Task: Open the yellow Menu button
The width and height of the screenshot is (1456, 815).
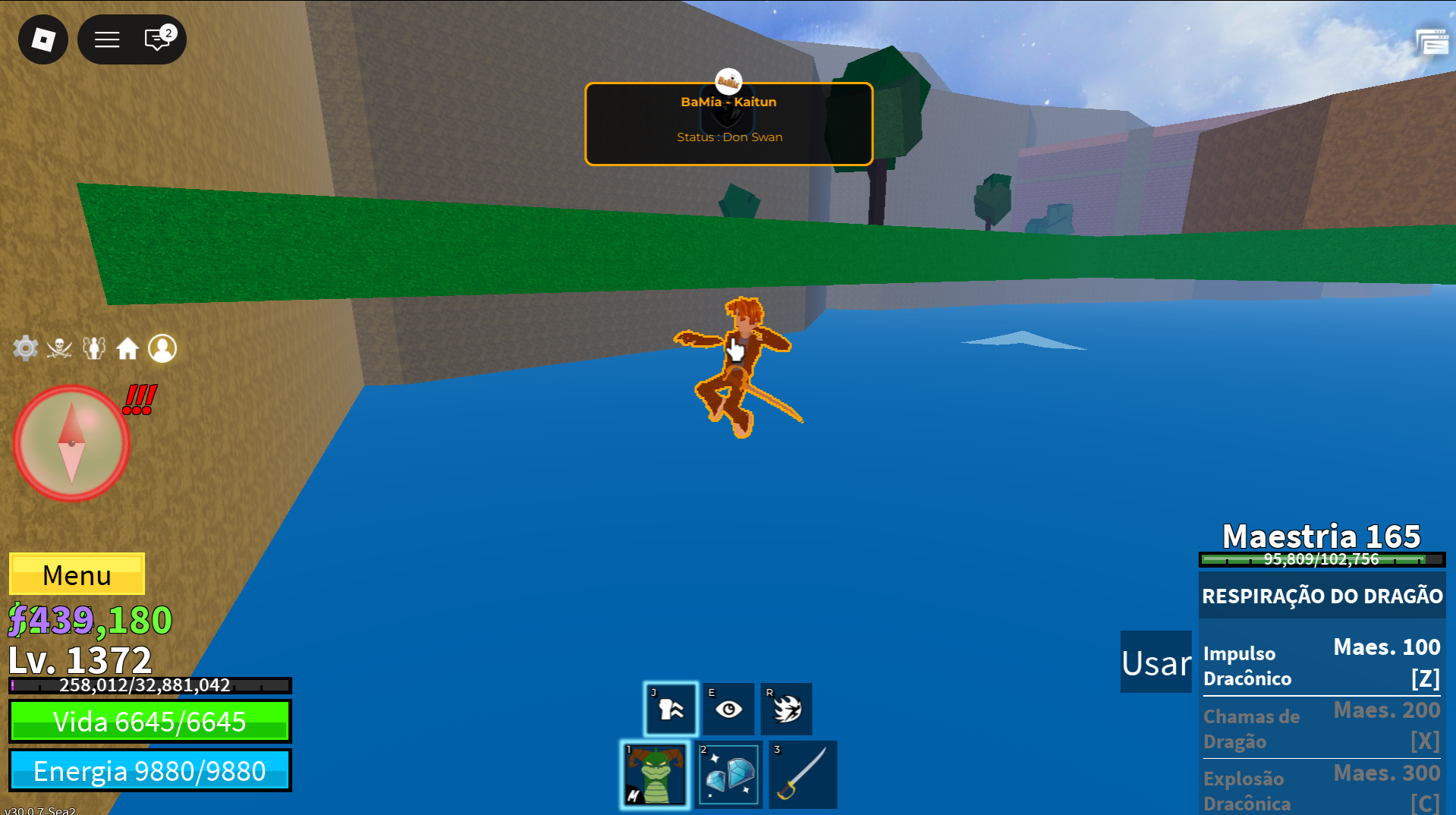Action: (x=77, y=574)
